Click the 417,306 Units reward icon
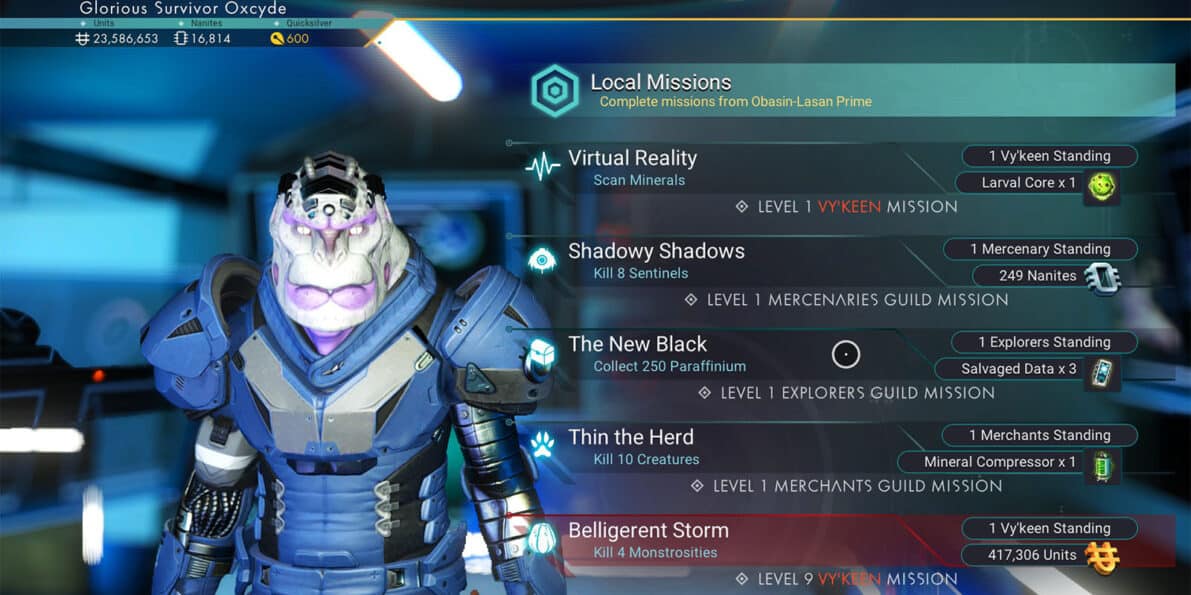Image resolution: width=1191 pixels, height=595 pixels. [1102, 557]
